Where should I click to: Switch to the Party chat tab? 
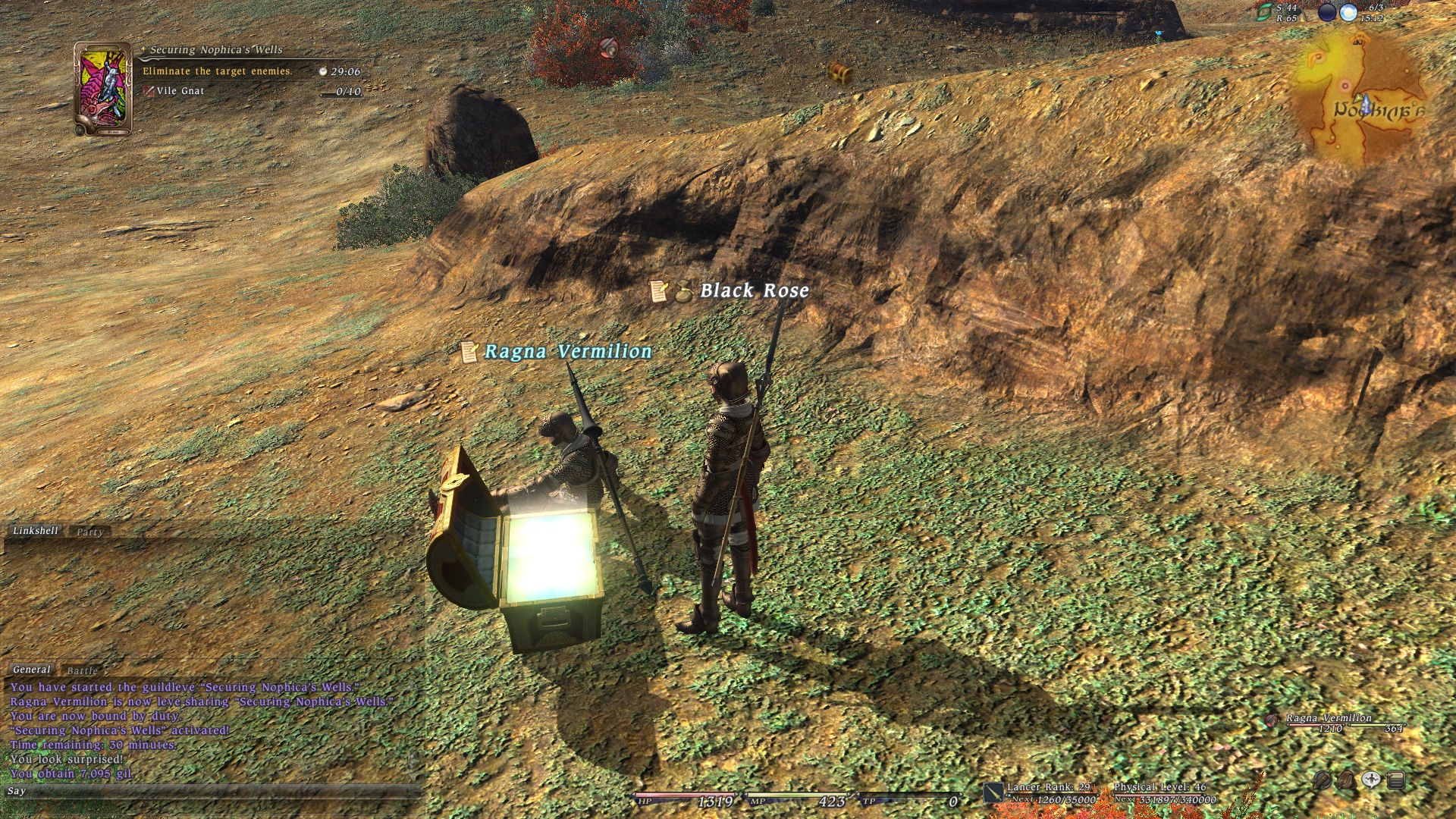89,532
